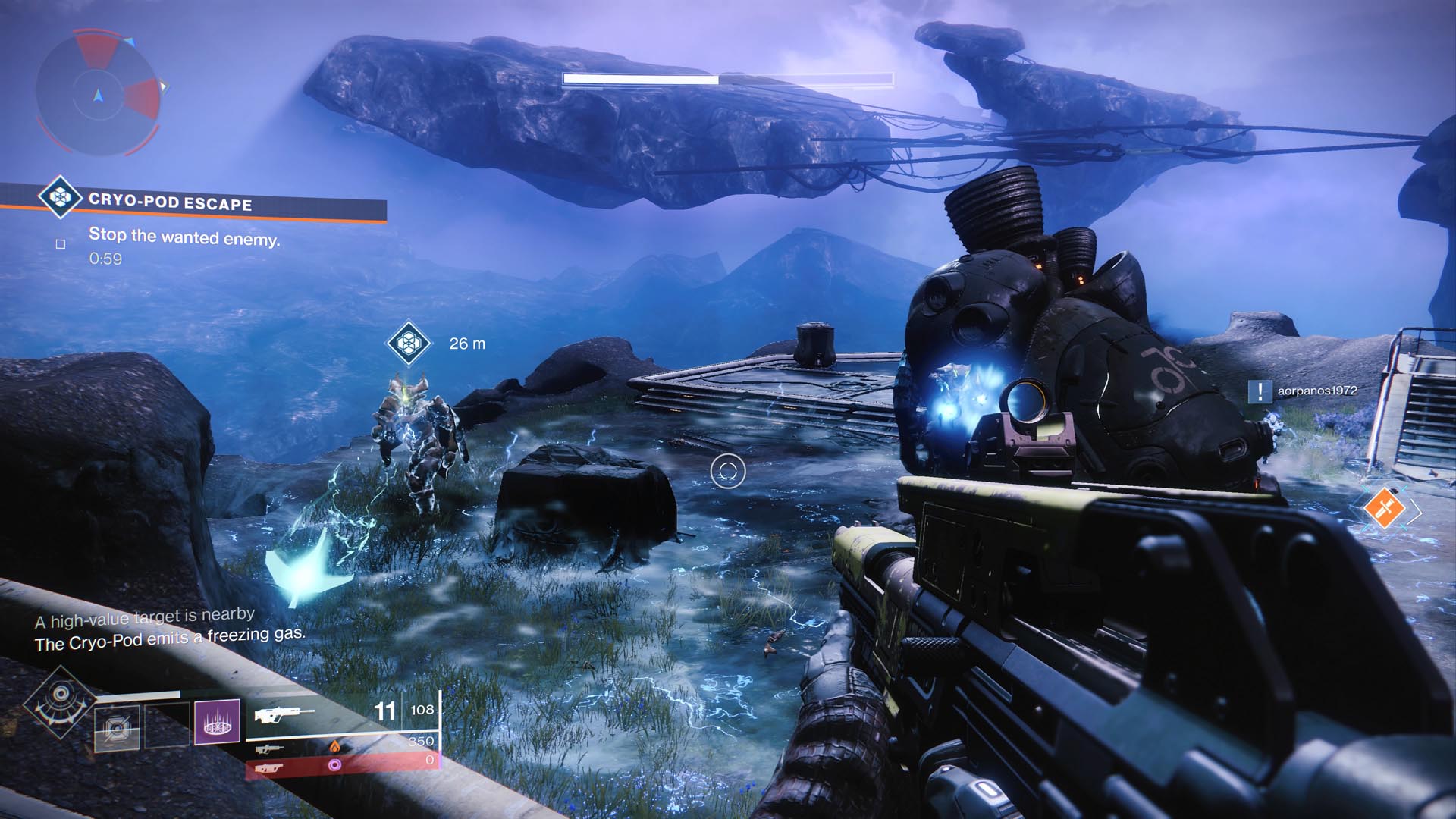Select the red-highlighted heavy weapon icon

pos(270,769)
